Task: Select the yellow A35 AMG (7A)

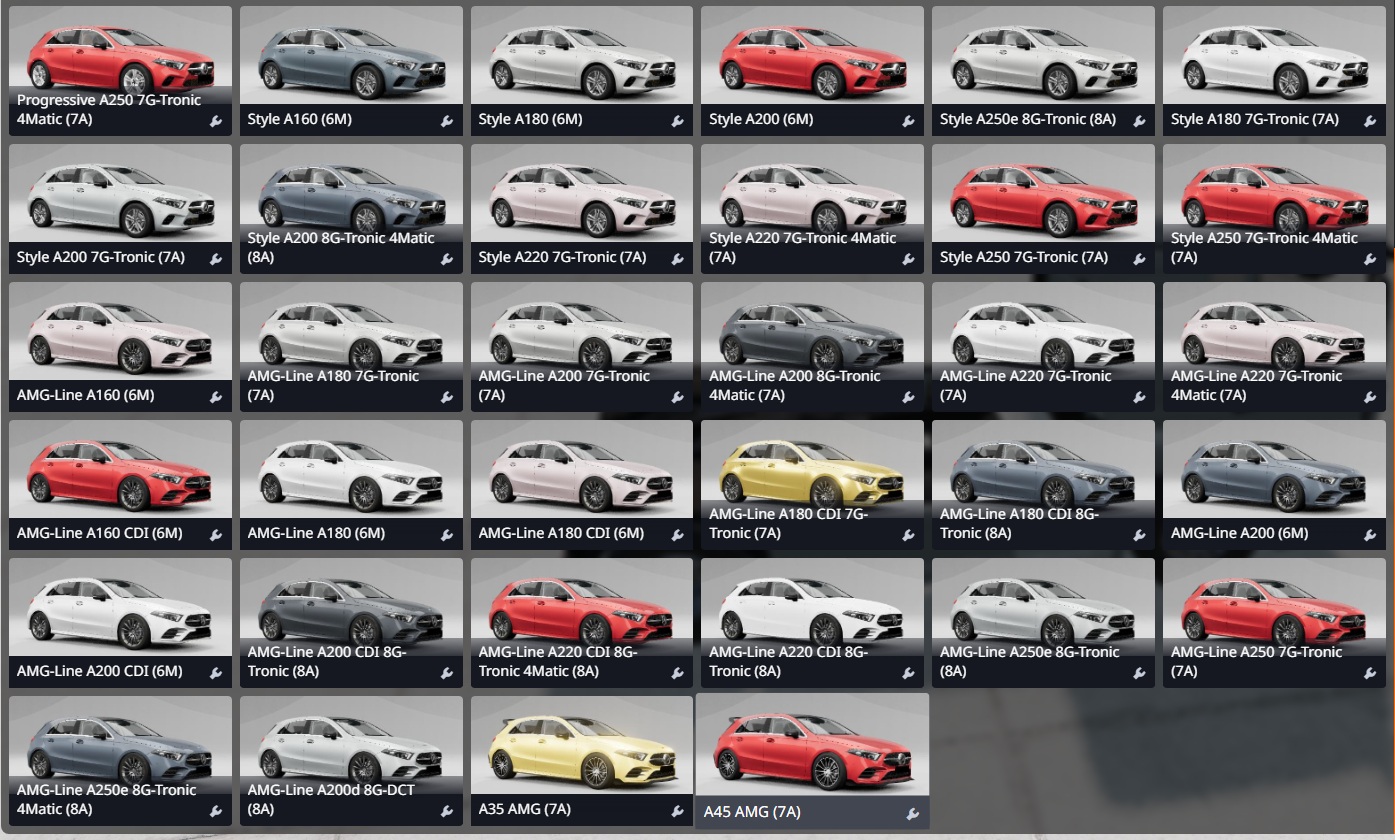Action: [x=582, y=750]
